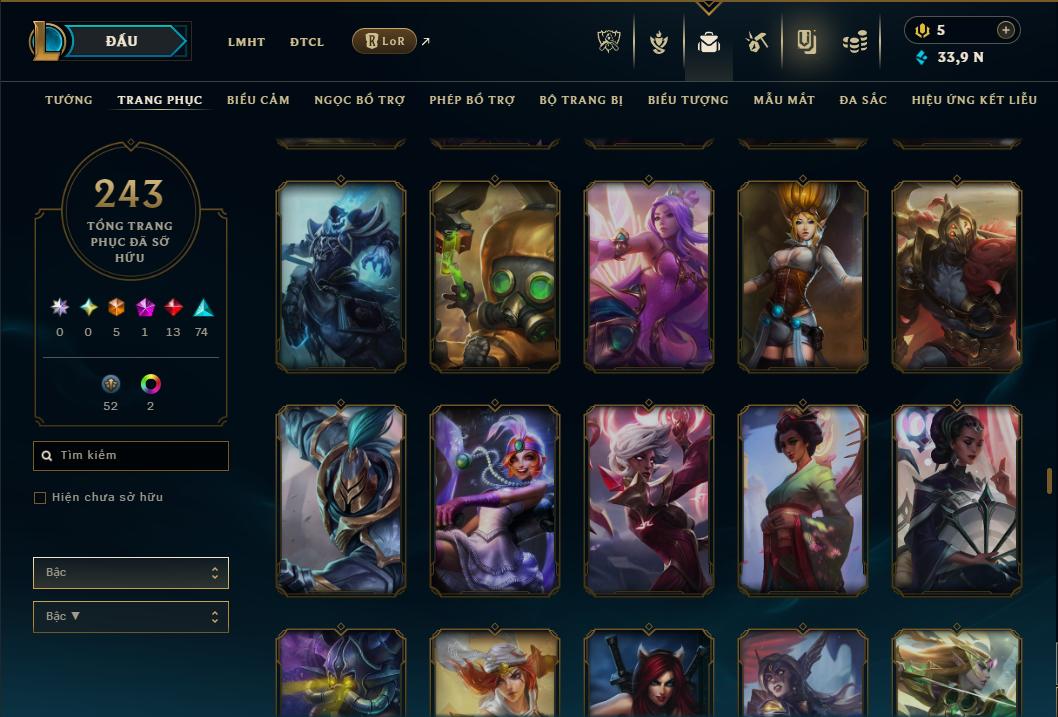The height and width of the screenshot is (717, 1058).
Task: Select the NGỌC BỔ TRỢ tab
Action: pyautogui.click(x=359, y=100)
